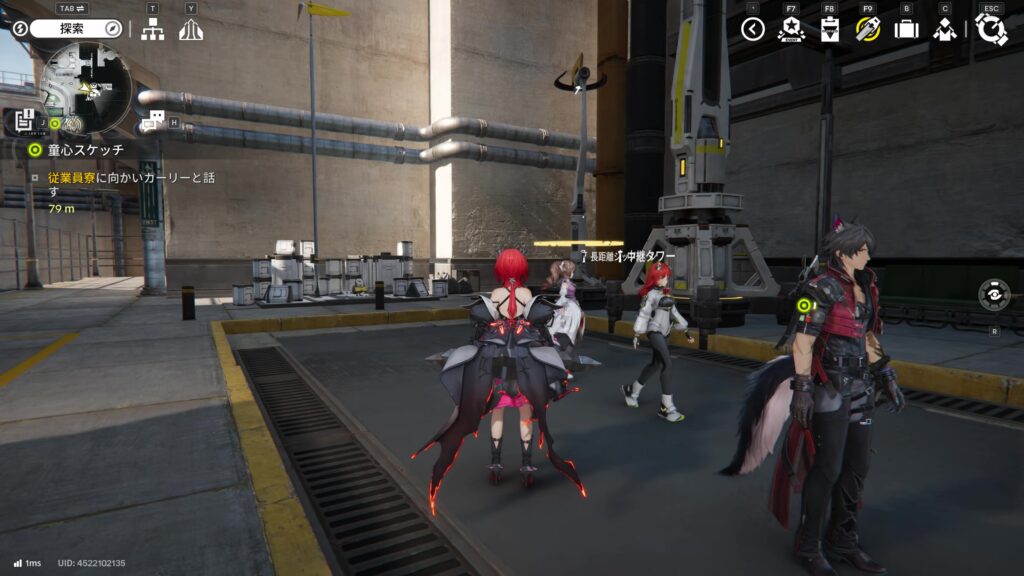Activate the eye scan wheel icon
Viewport: 1024px width, 576px height.
(x=994, y=295)
